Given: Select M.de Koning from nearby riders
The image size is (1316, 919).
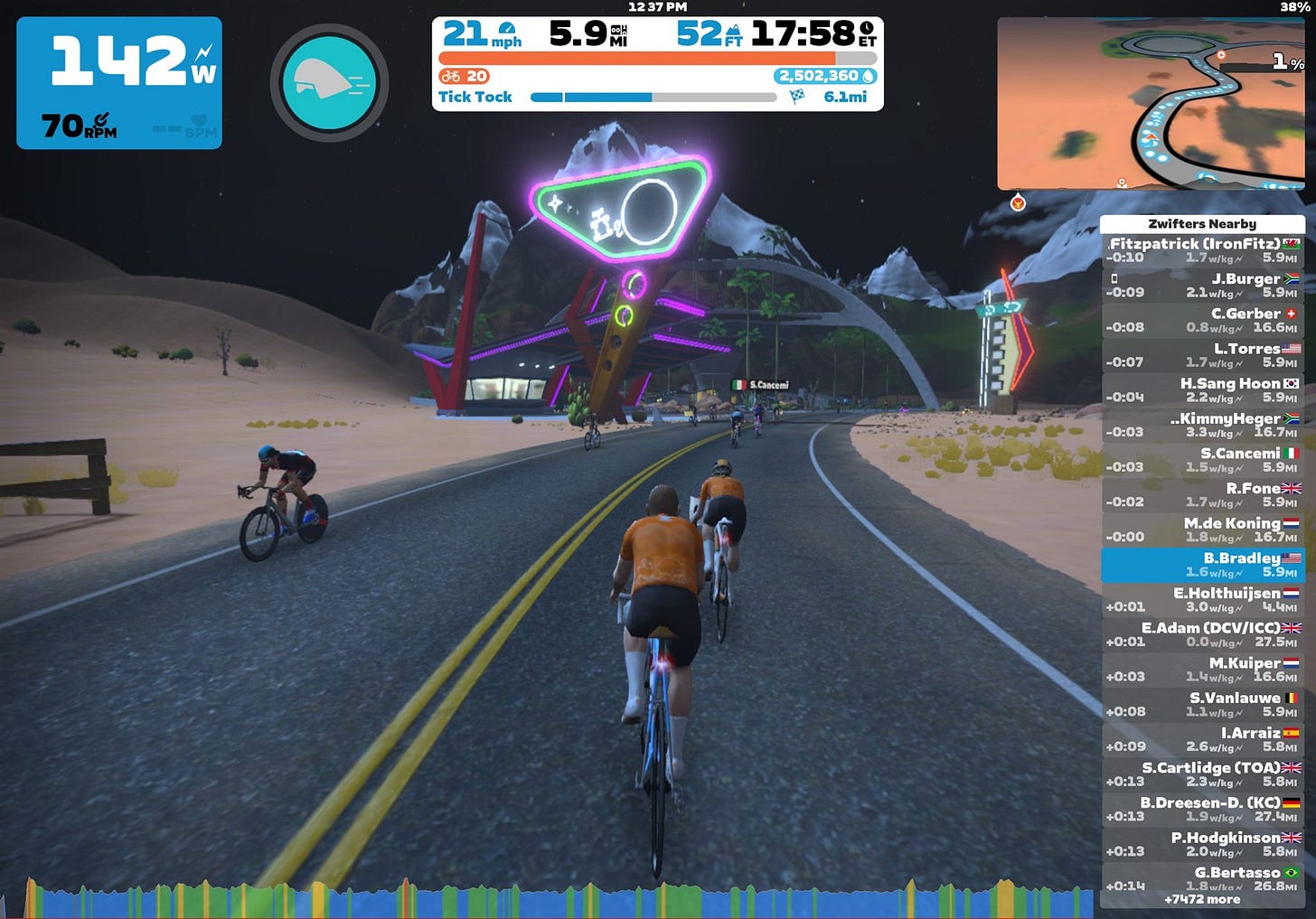Looking at the screenshot, I should click(x=1202, y=530).
